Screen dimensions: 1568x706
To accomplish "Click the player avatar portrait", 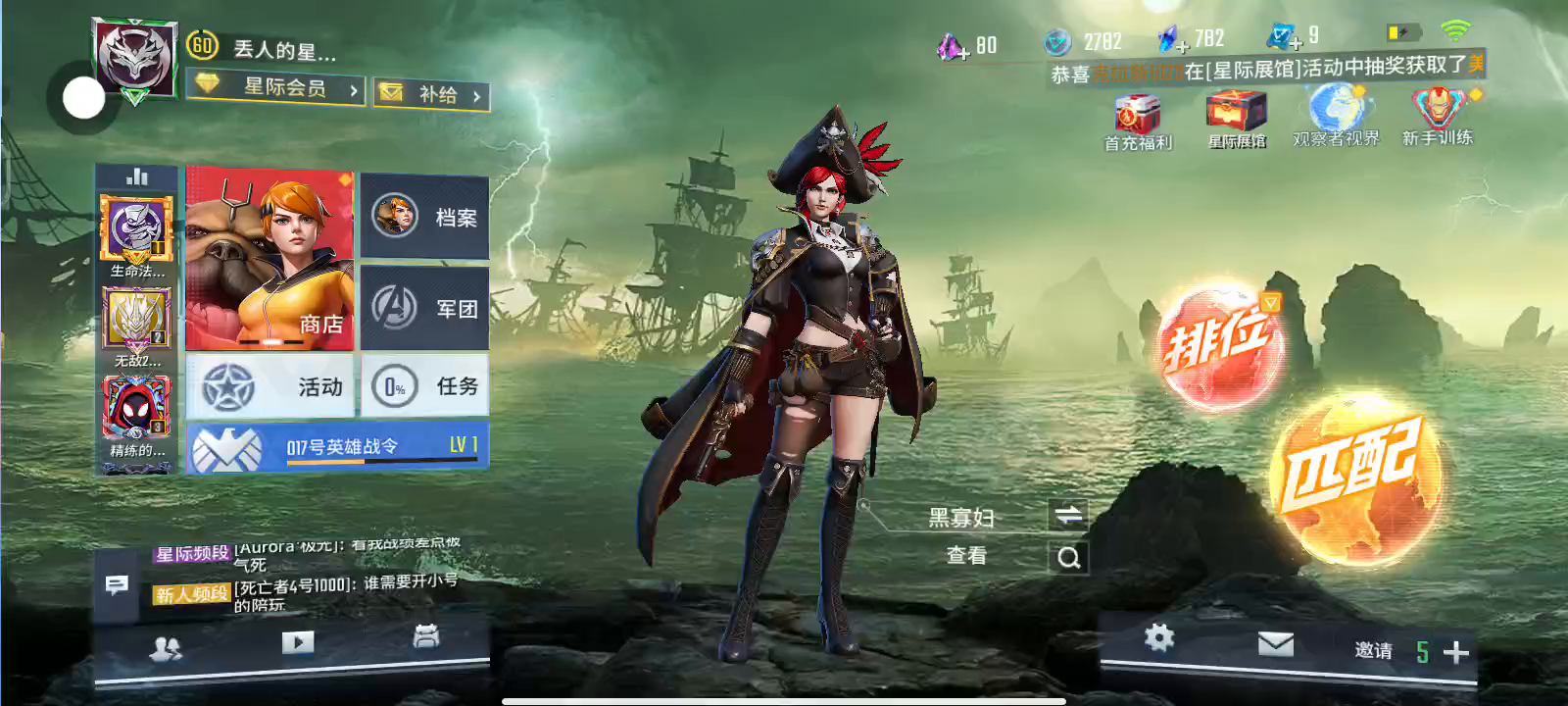I will (x=135, y=57).
